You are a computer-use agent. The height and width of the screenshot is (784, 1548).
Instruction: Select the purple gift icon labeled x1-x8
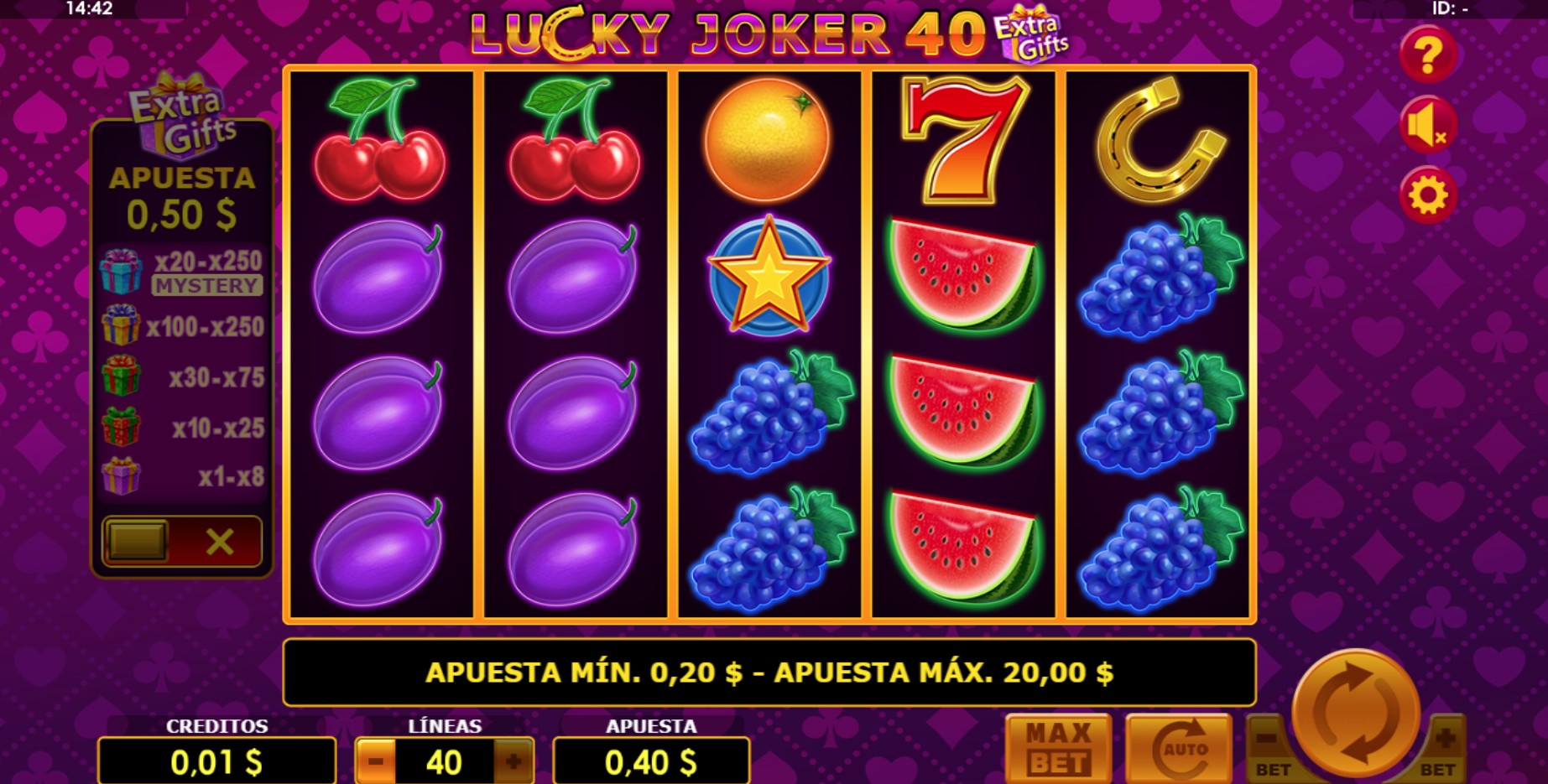(120, 478)
